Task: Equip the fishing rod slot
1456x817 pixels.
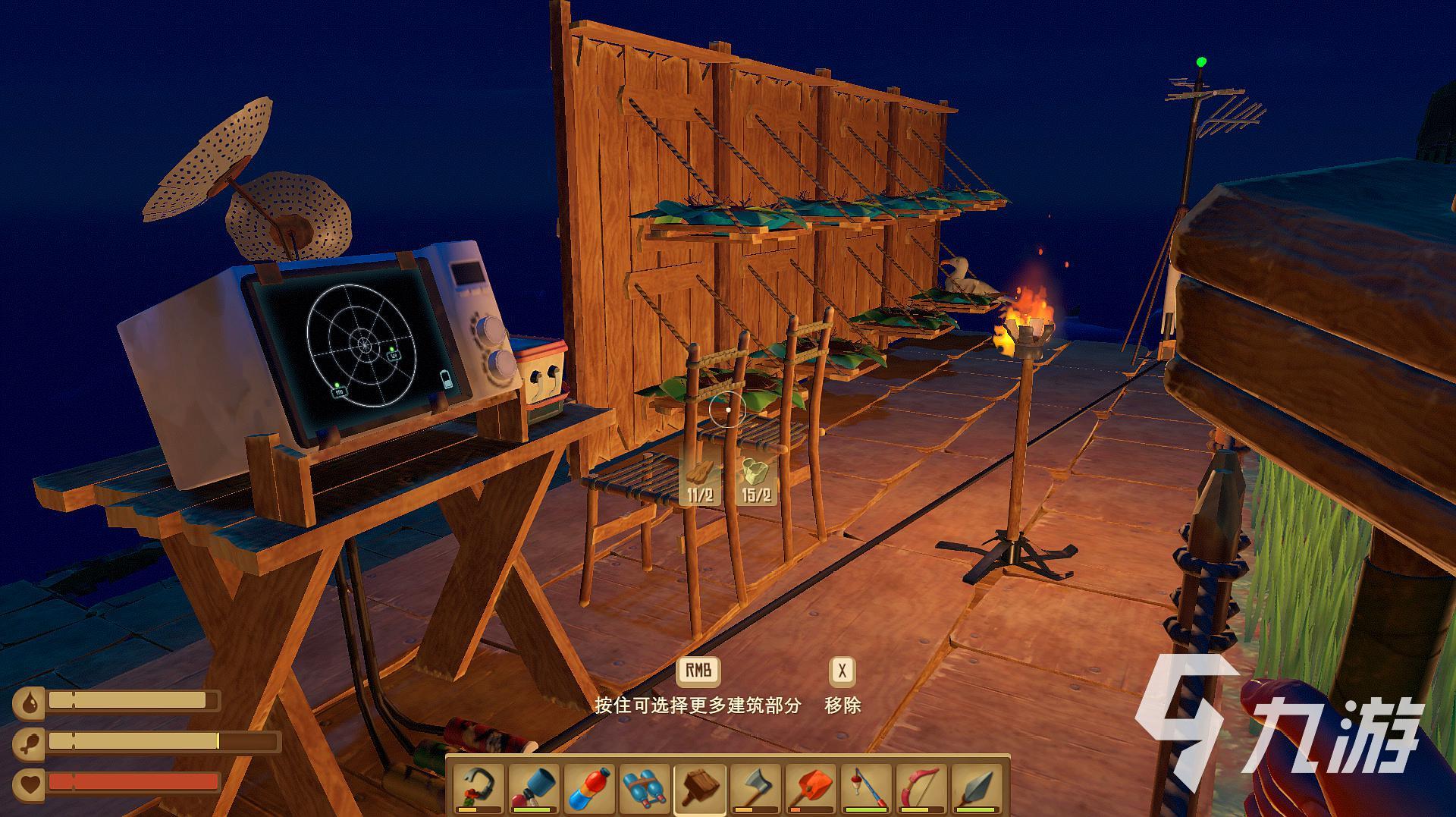Action: tap(865, 789)
